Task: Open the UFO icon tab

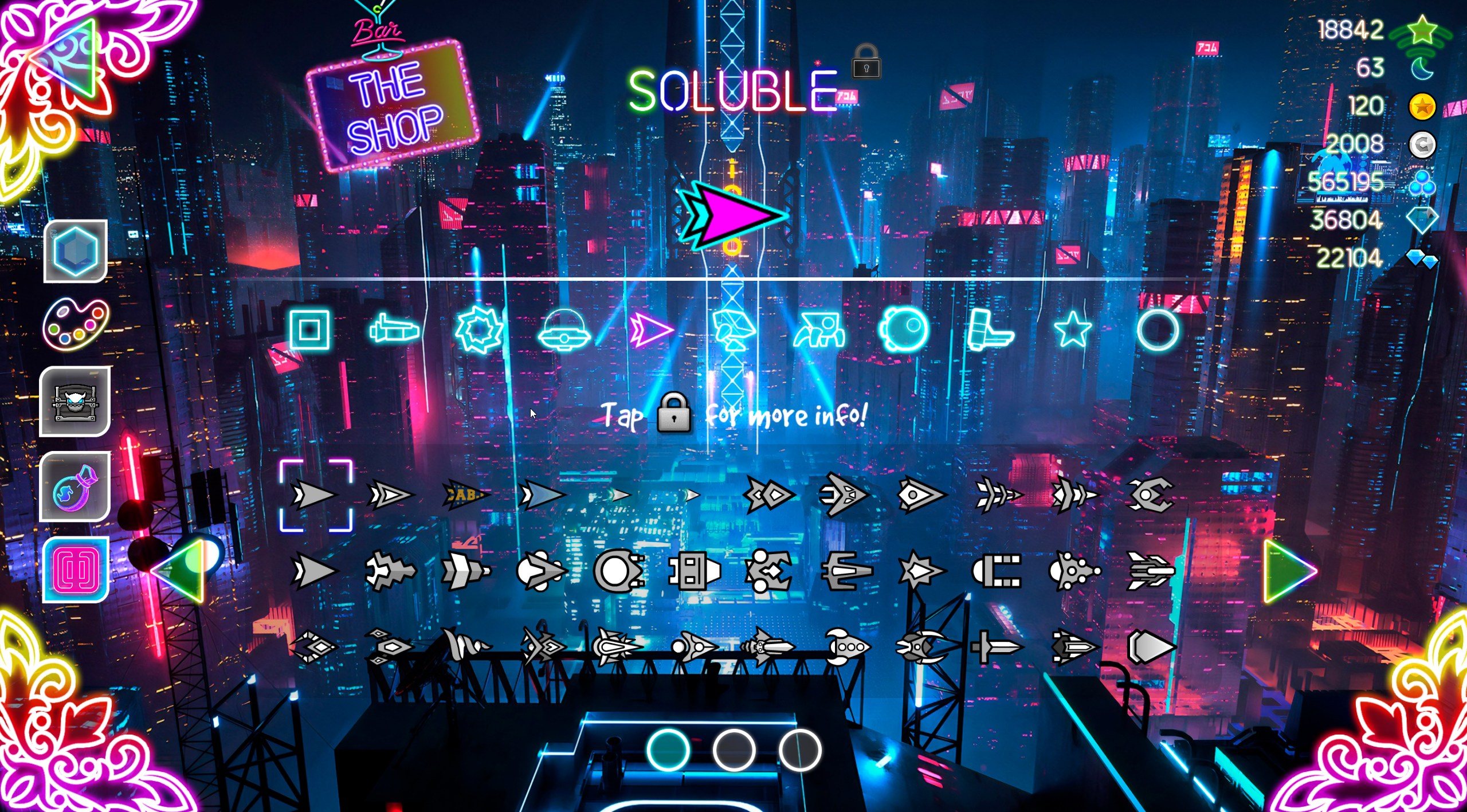Action: tap(564, 331)
